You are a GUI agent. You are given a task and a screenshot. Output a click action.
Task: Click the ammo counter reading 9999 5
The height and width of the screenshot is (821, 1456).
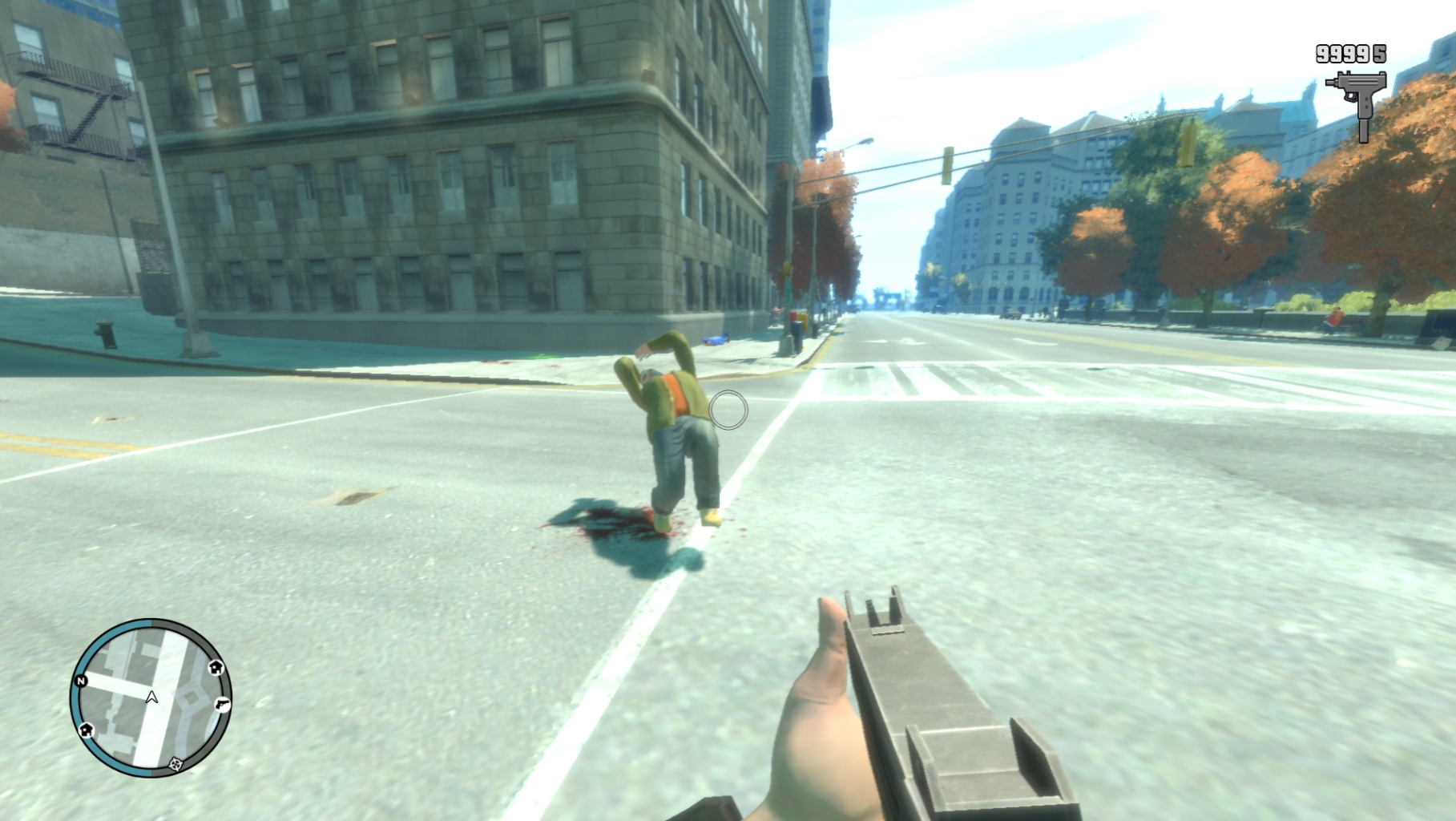pos(1351,53)
